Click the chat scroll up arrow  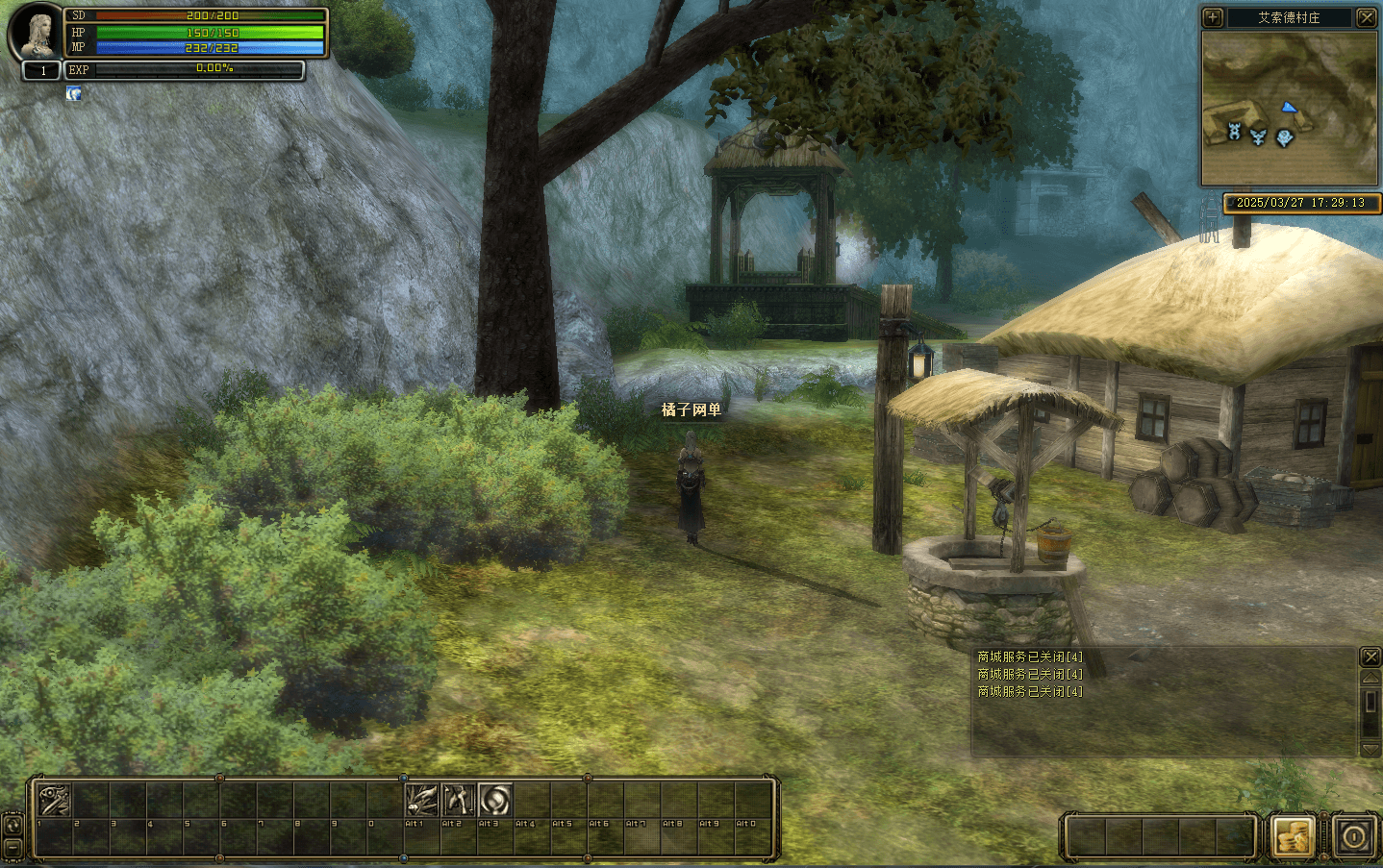1370,679
